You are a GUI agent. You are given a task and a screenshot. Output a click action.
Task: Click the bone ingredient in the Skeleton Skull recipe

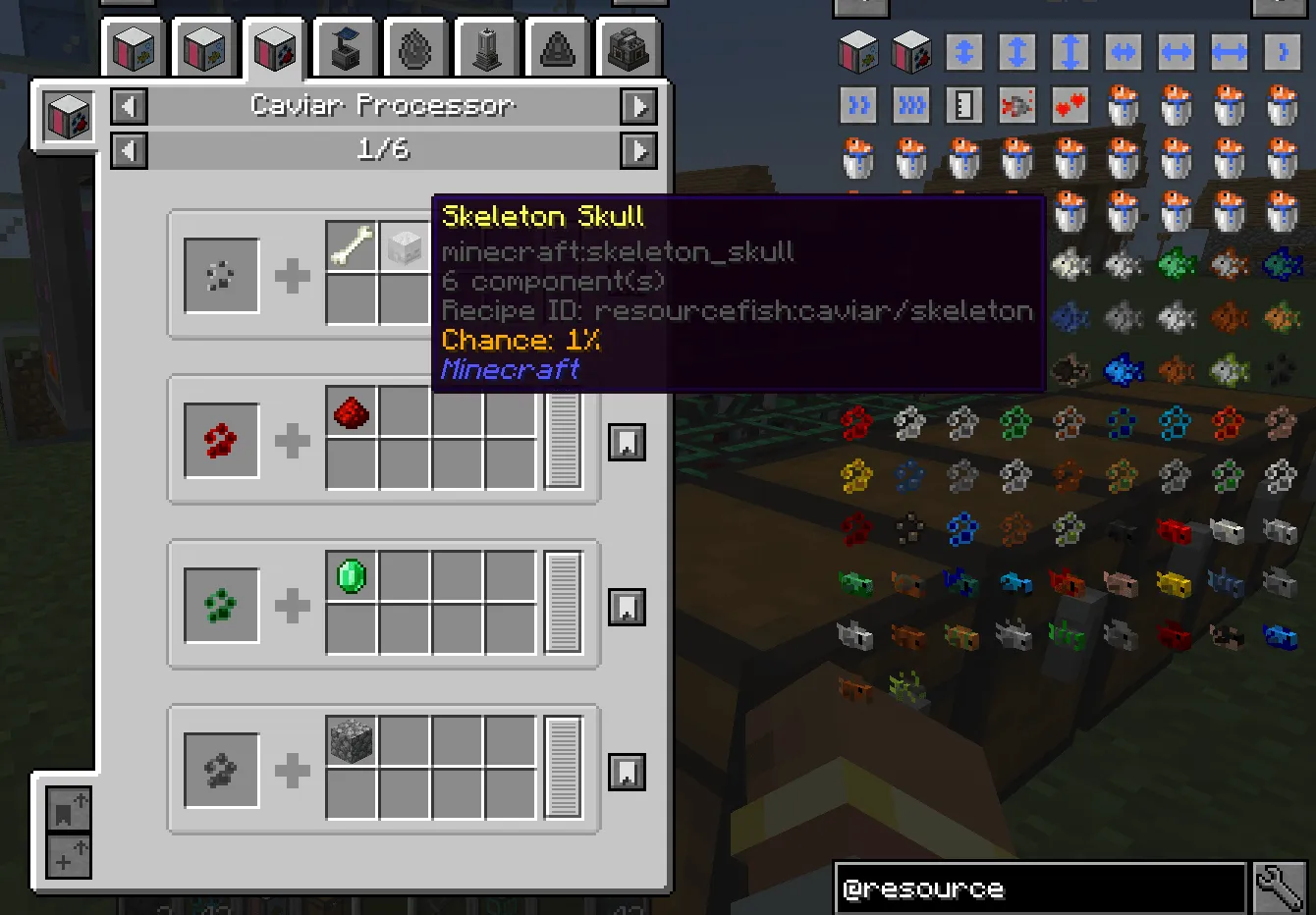point(350,245)
